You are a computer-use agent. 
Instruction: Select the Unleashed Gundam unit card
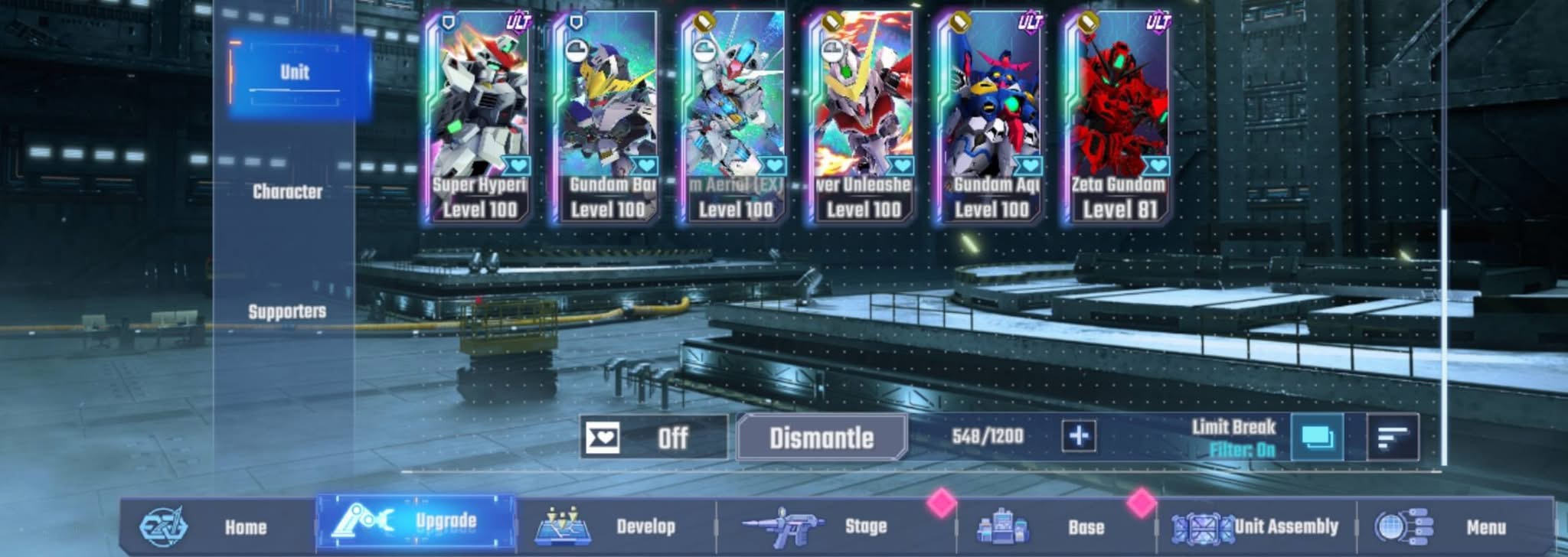pyautogui.click(x=863, y=119)
